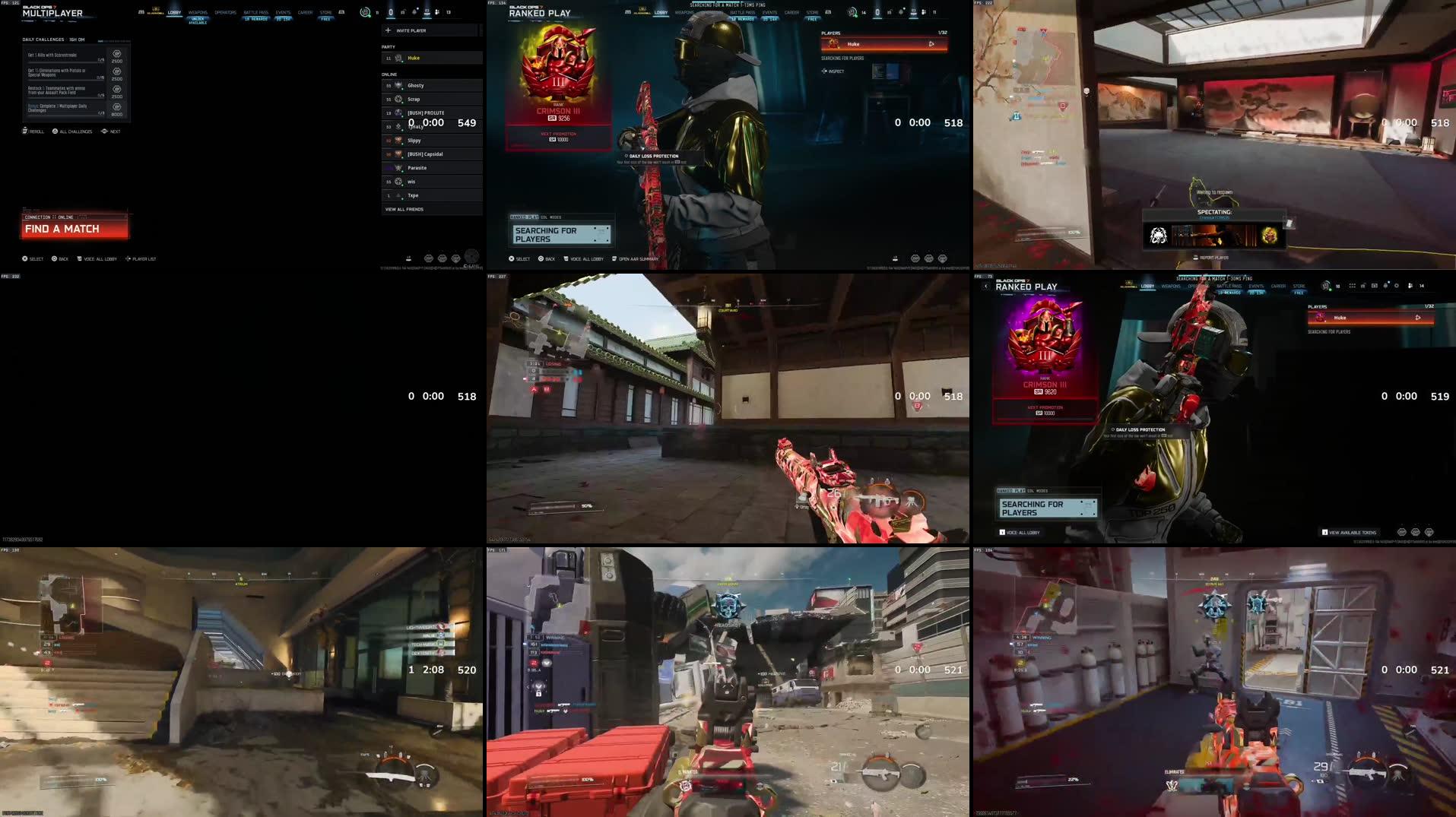Click the notifications bell icon in top navigation
The image size is (1456, 817).
pyautogui.click(x=414, y=11)
